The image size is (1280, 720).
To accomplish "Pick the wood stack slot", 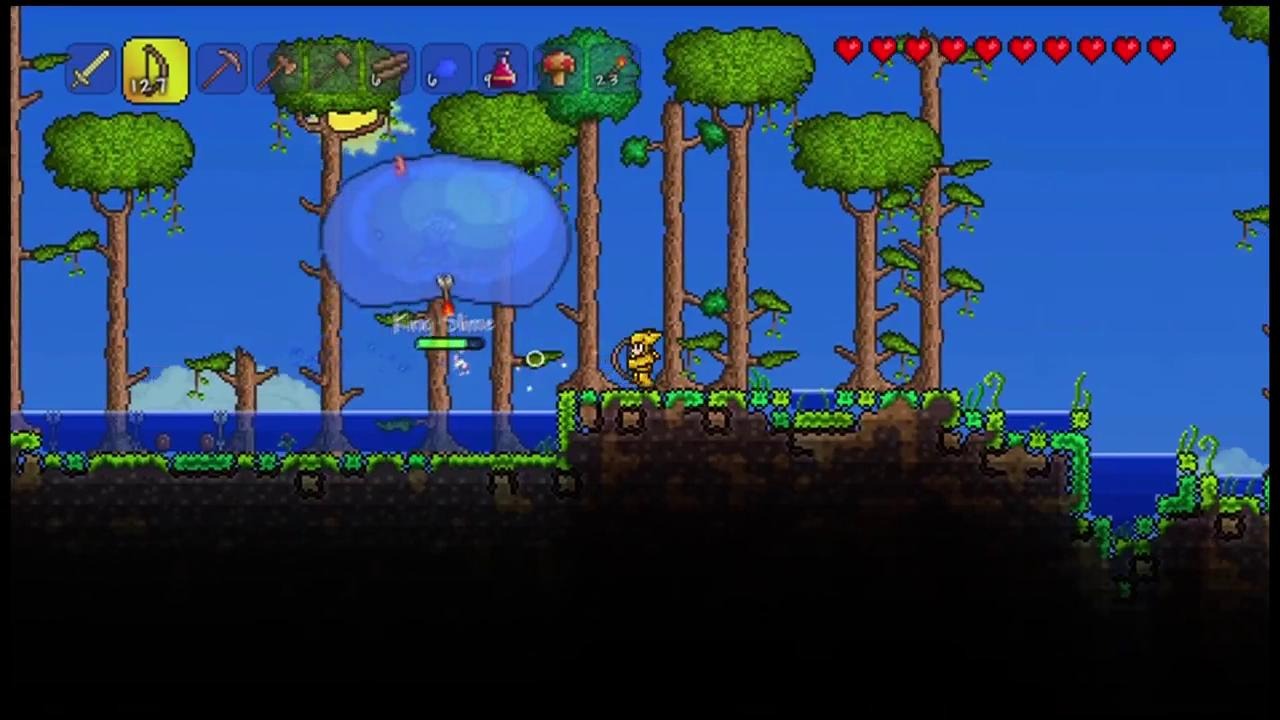I will (x=390, y=71).
